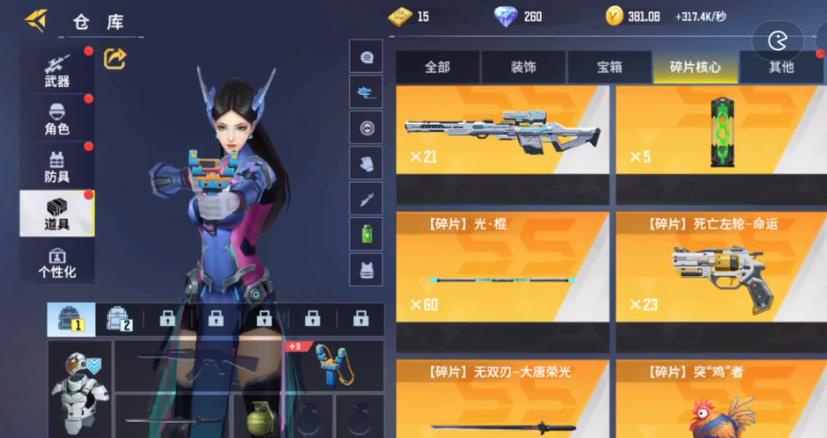Select the 碎片核心 fragment core tab
The width and height of the screenshot is (827, 438).
coord(695,67)
